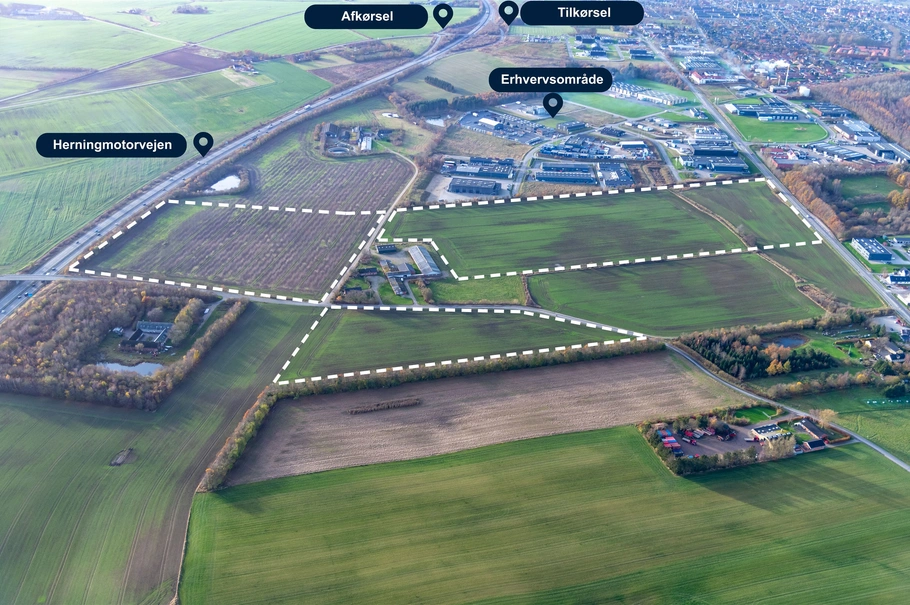
Task: Open the Erhvervsområde label
Action: (550, 80)
